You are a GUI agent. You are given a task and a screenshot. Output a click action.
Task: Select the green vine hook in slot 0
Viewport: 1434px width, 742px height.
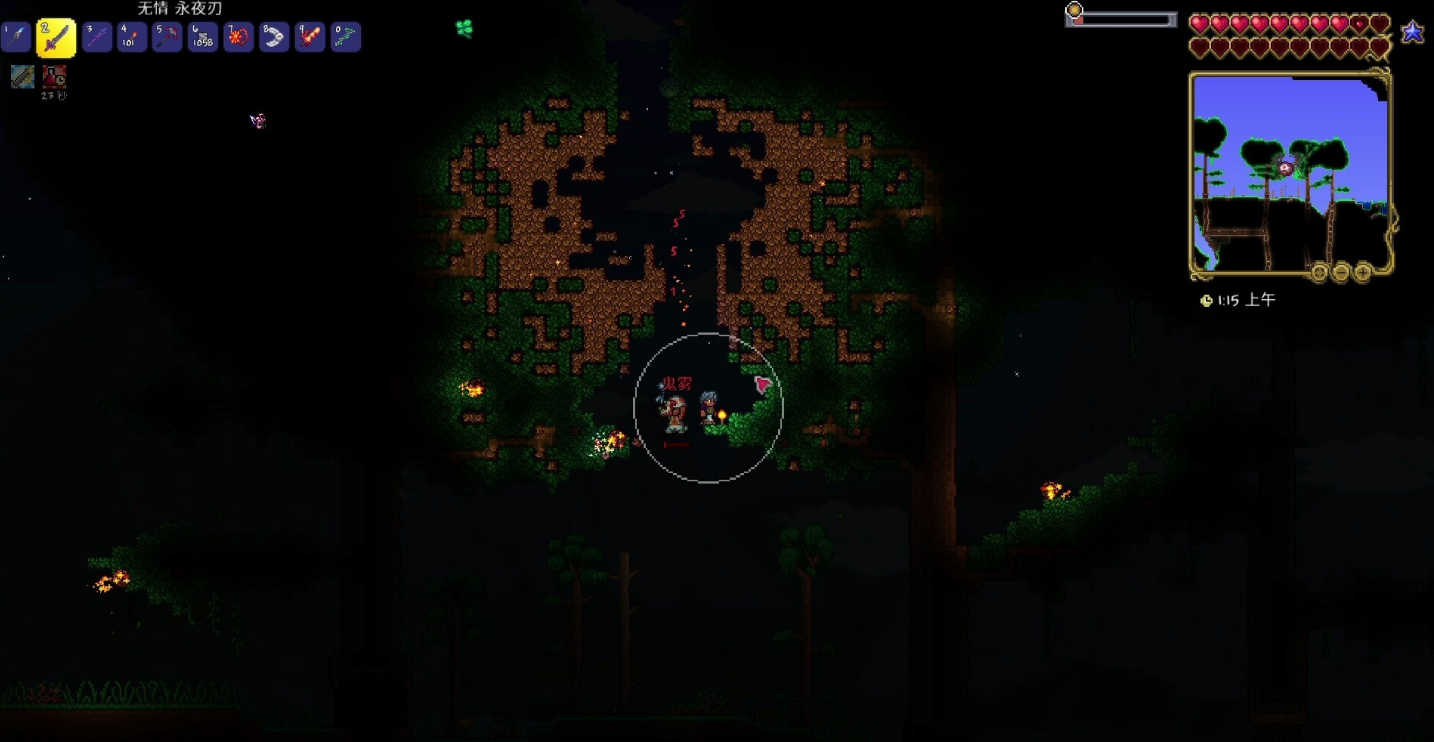tap(345, 38)
